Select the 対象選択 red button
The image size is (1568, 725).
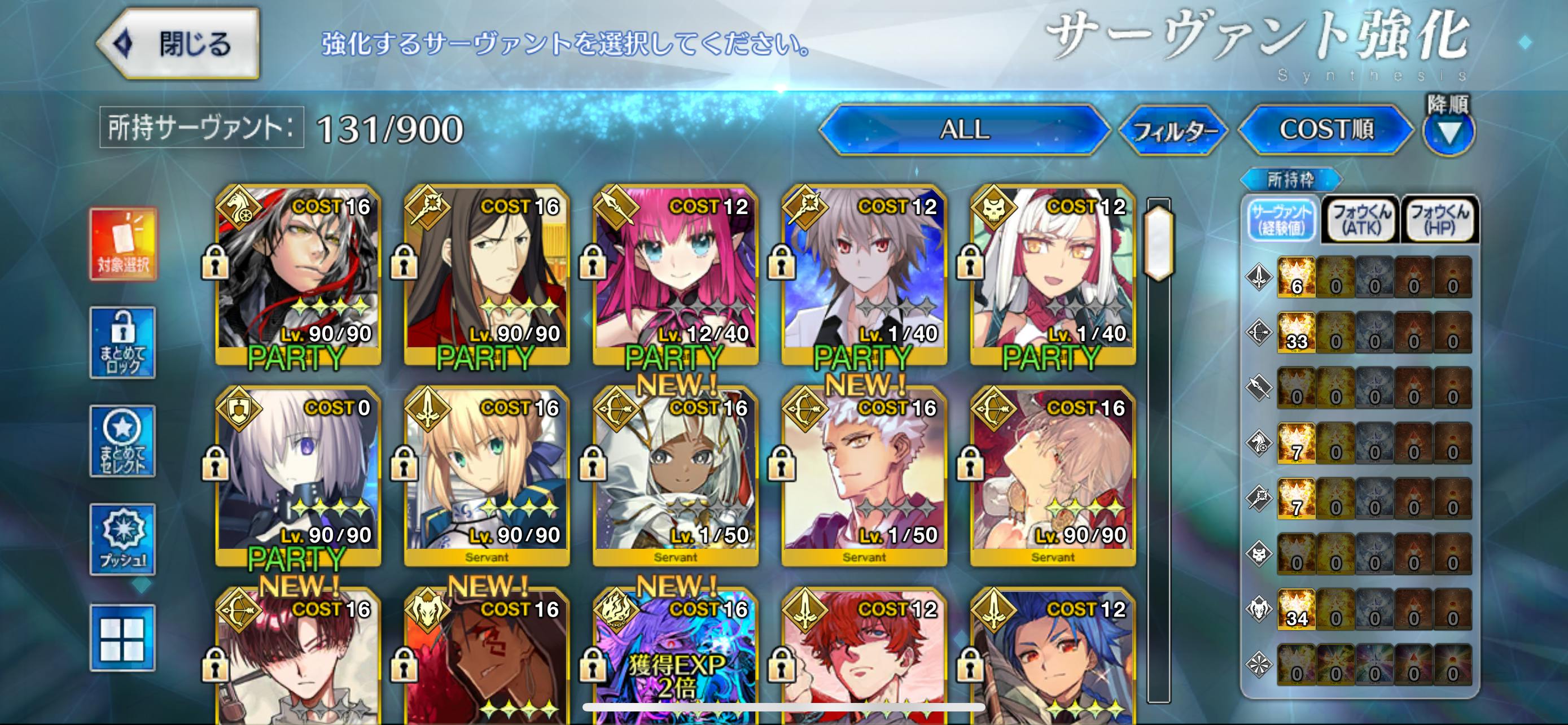(x=123, y=243)
